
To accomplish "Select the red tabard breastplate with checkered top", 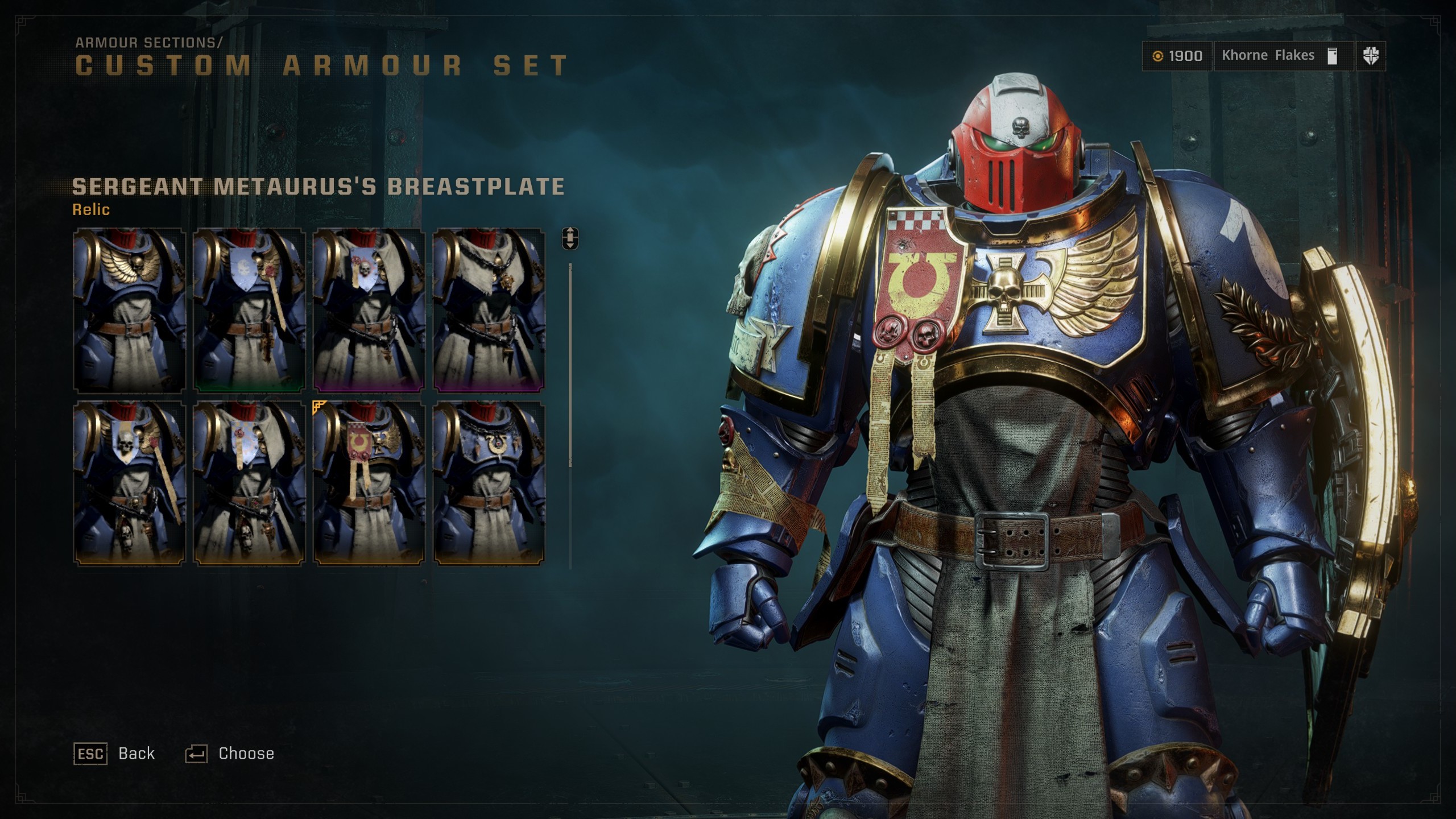I will coord(369,483).
